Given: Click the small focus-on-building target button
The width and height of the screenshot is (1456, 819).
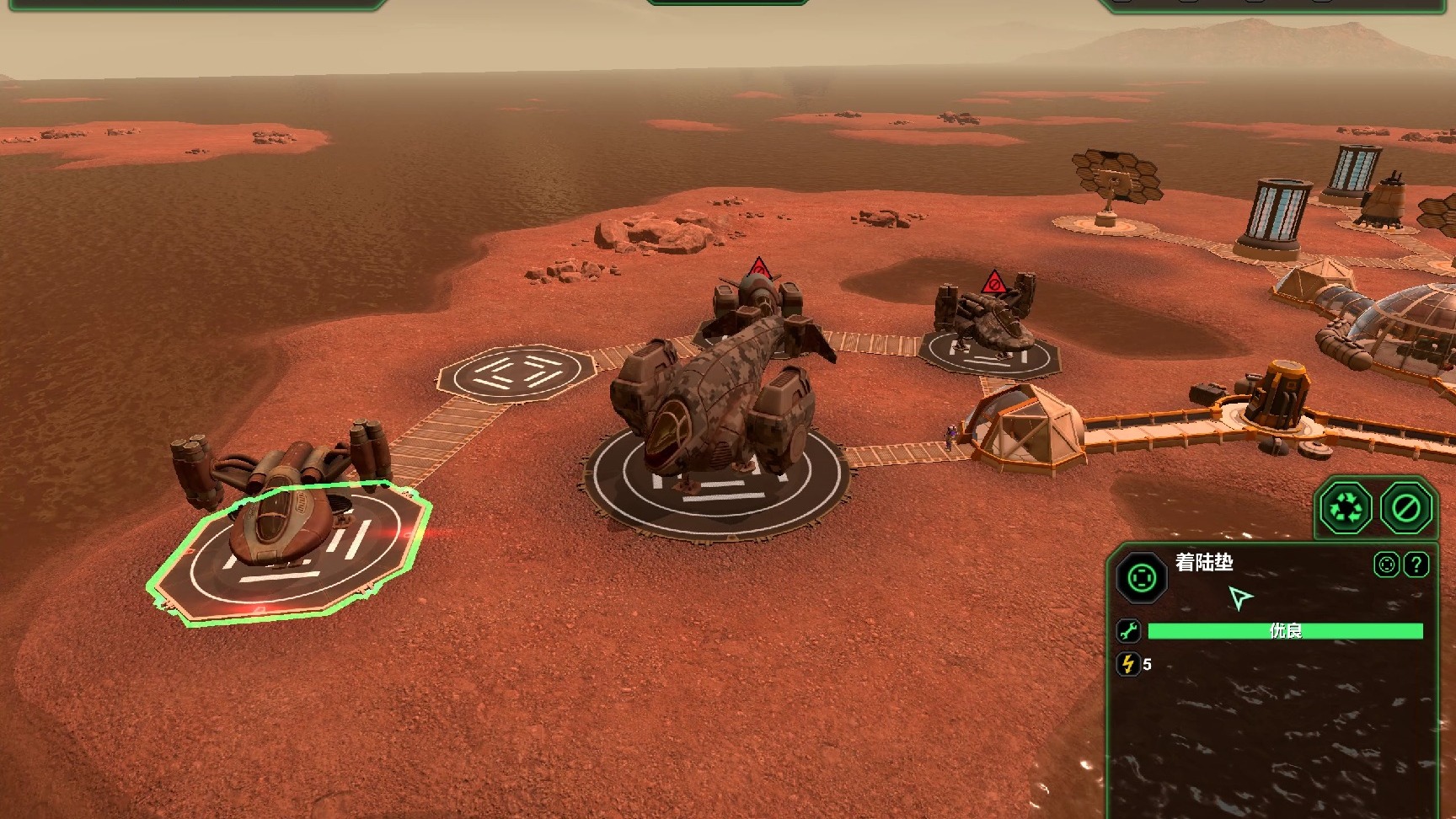Looking at the screenshot, I should 1386,565.
